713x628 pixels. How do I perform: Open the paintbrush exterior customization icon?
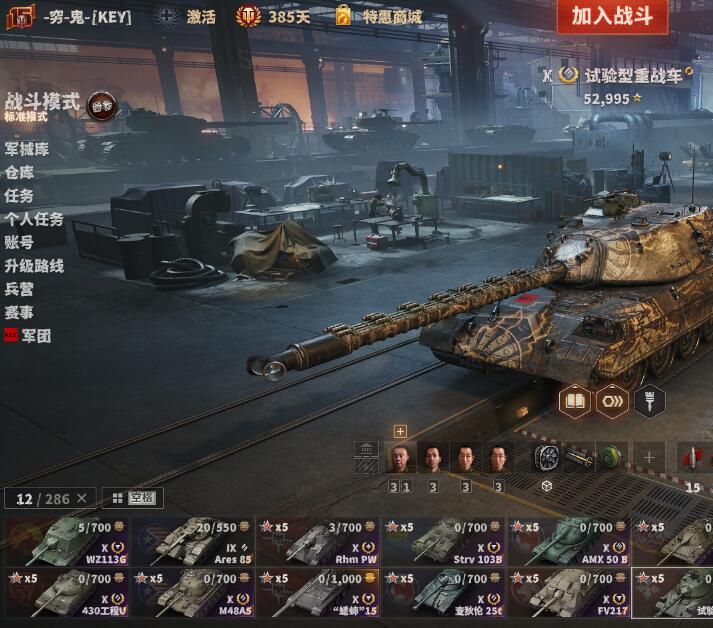point(649,401)
